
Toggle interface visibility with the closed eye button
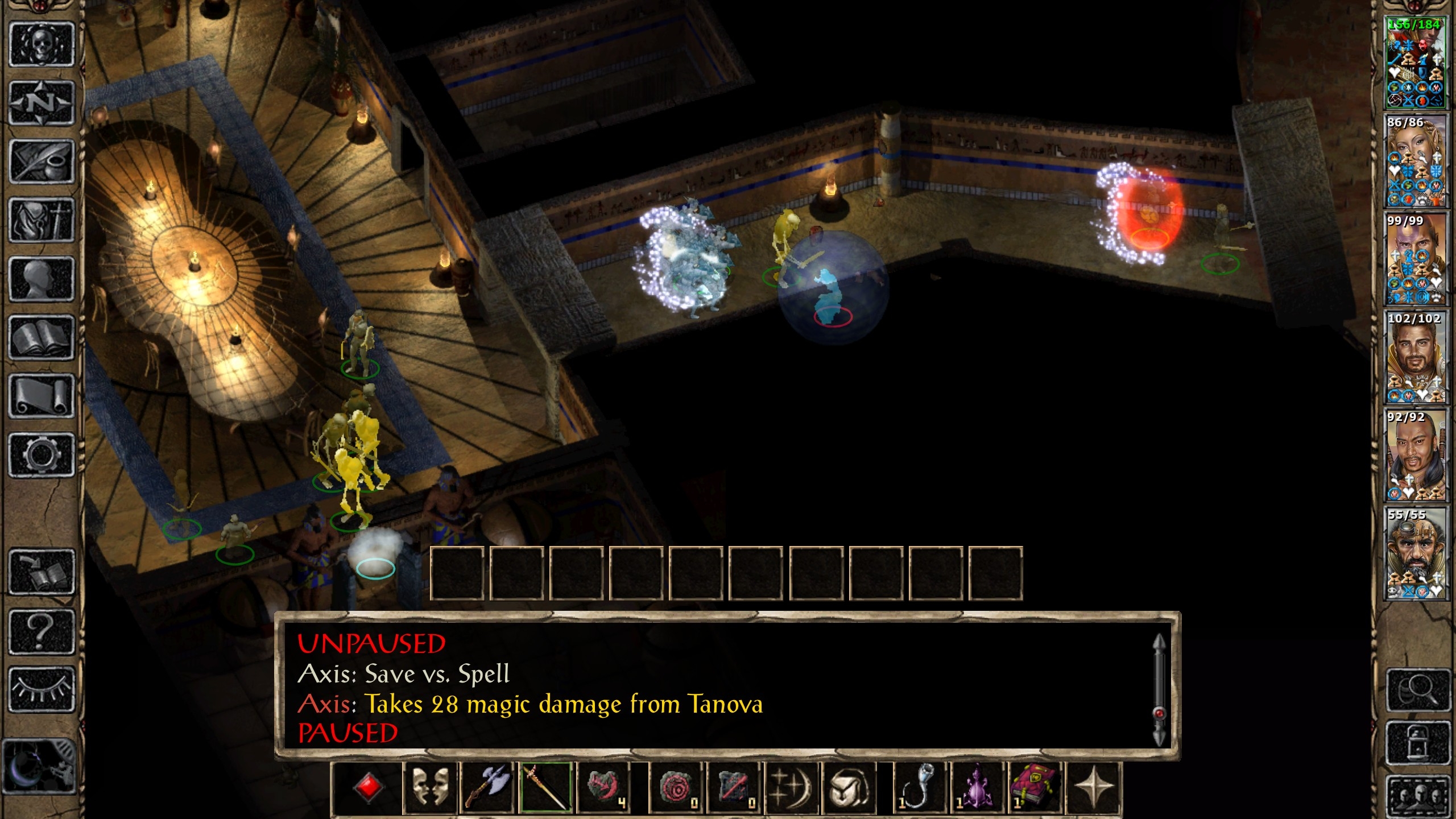[41, 689]
